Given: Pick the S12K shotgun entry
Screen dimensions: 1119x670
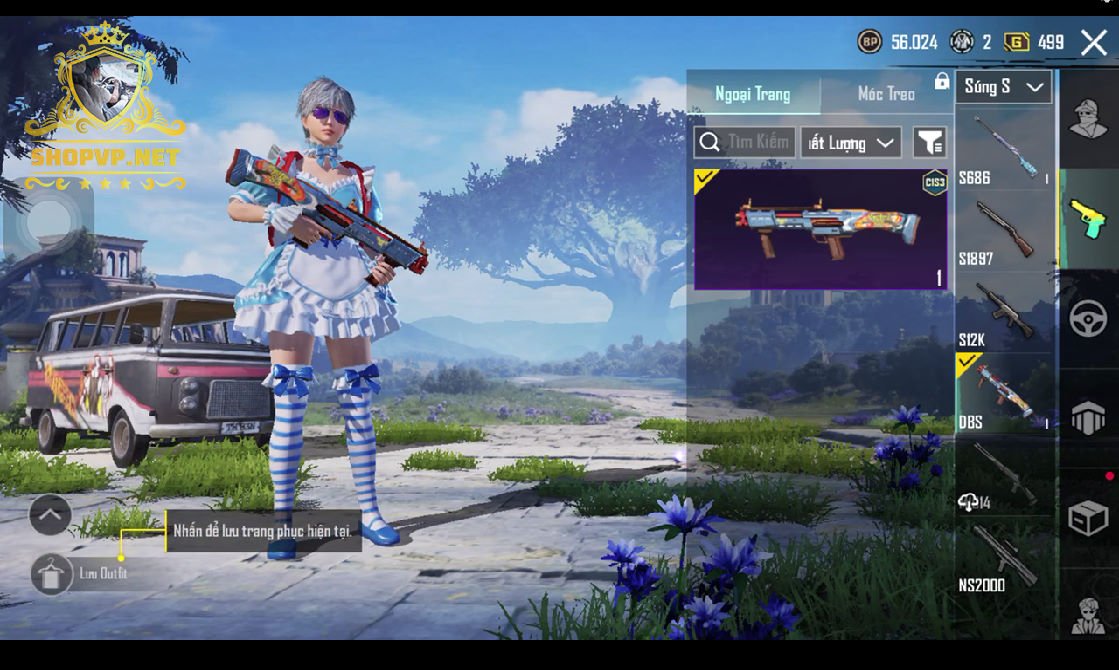Looking at the screenshot, I should [1004, 312].
